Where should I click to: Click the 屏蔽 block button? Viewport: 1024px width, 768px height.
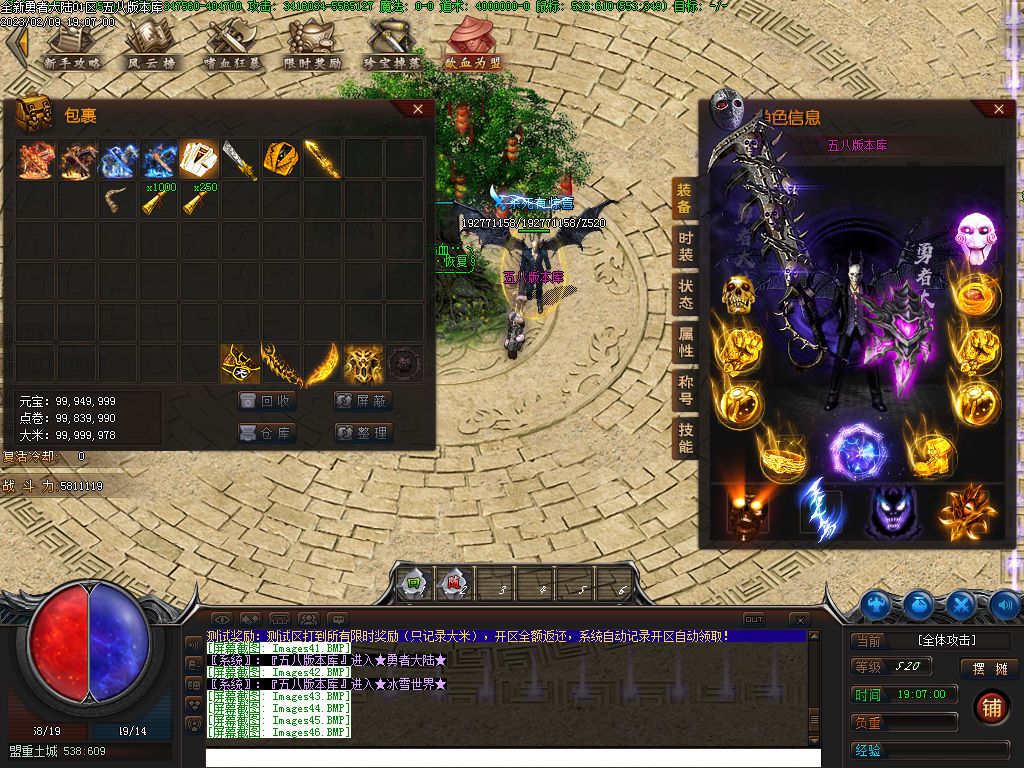click(363, 401)
